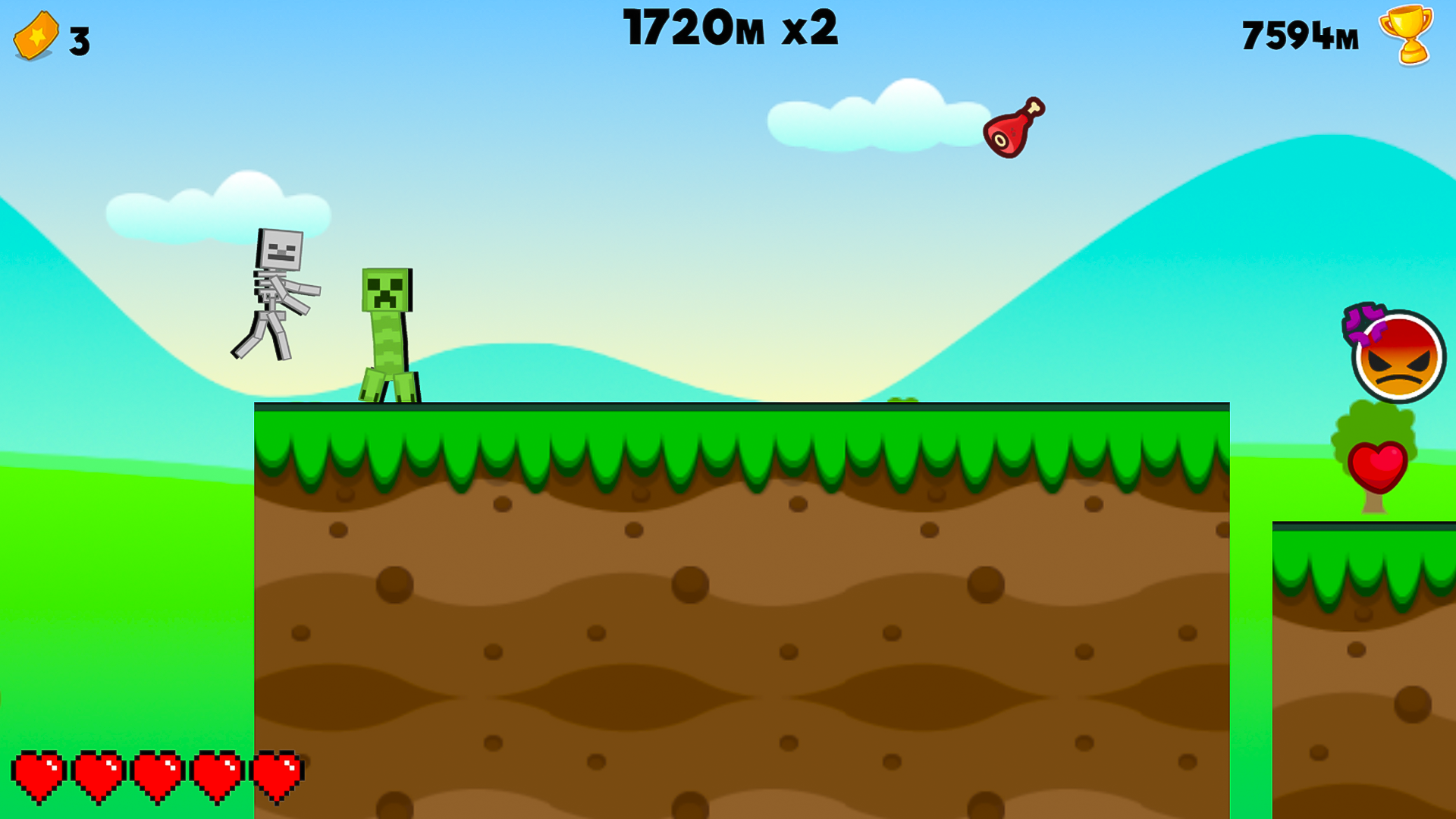This screenshot has width=1456, height=819.
Task: Click the coin count number 3
Action: pyautogui.click(x=80, y=36)
